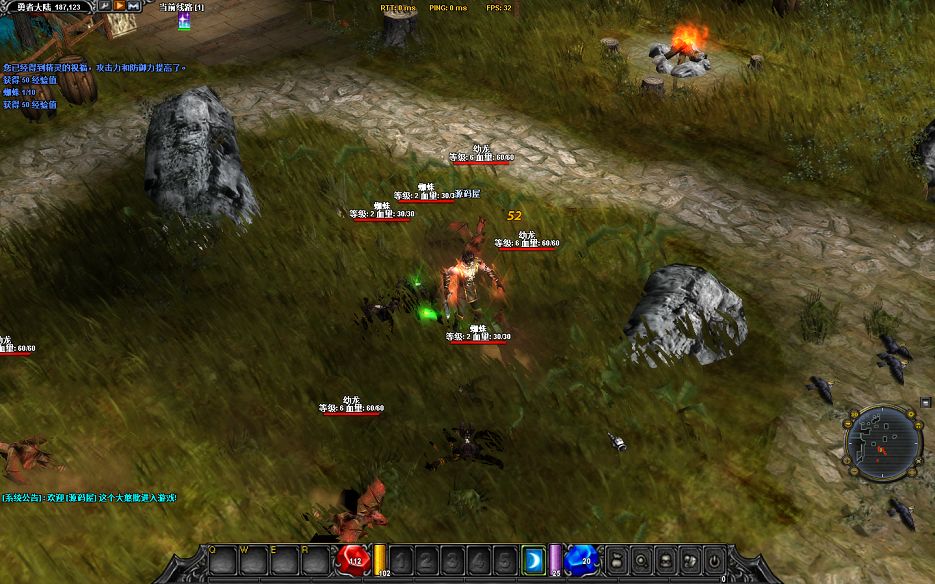Click the orange play arrow button
This screenshot has height=584, width=935.
[x=119, y=6]
